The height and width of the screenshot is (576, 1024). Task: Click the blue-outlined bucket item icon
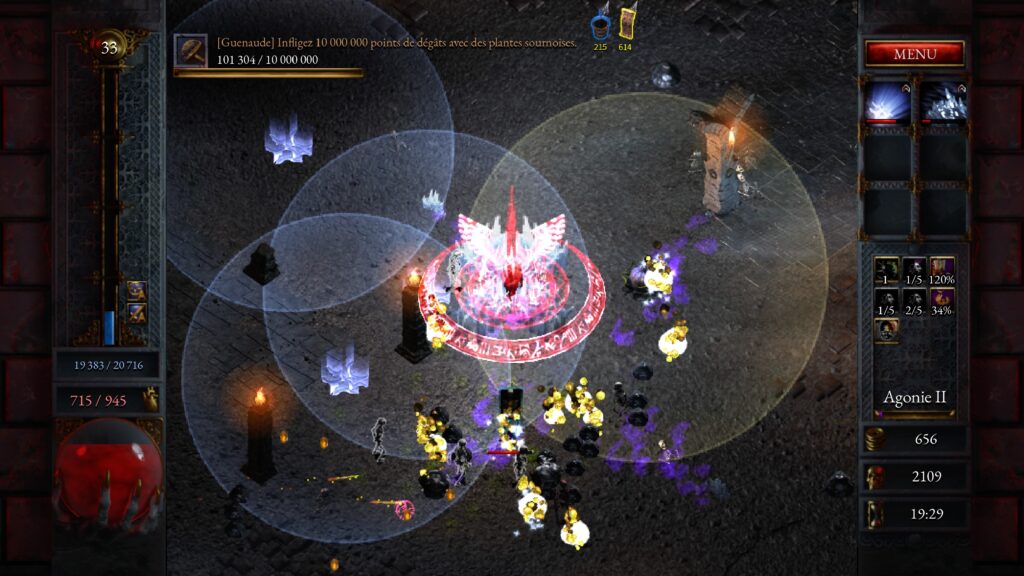point(600,25)
